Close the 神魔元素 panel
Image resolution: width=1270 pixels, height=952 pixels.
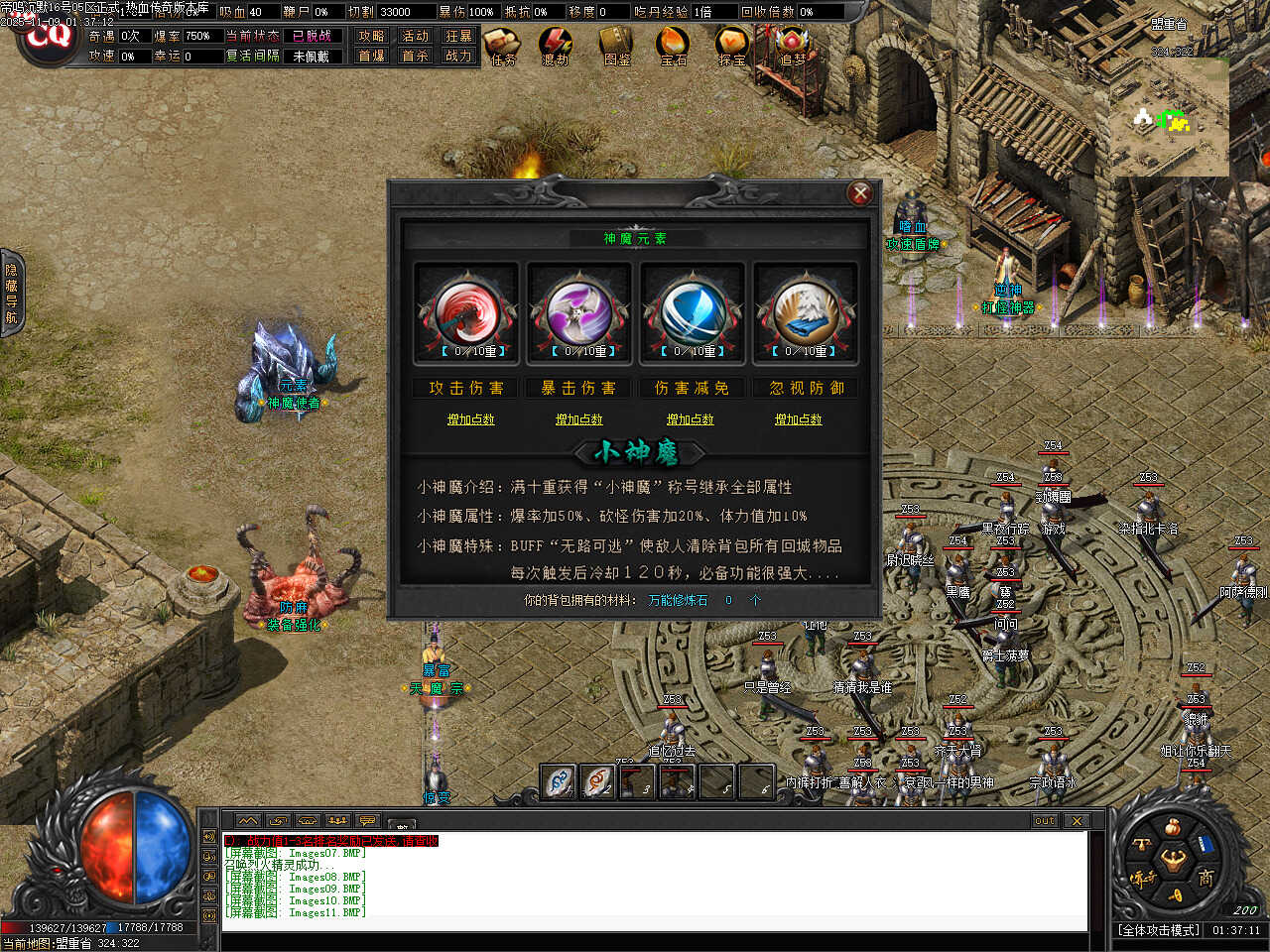860,193
